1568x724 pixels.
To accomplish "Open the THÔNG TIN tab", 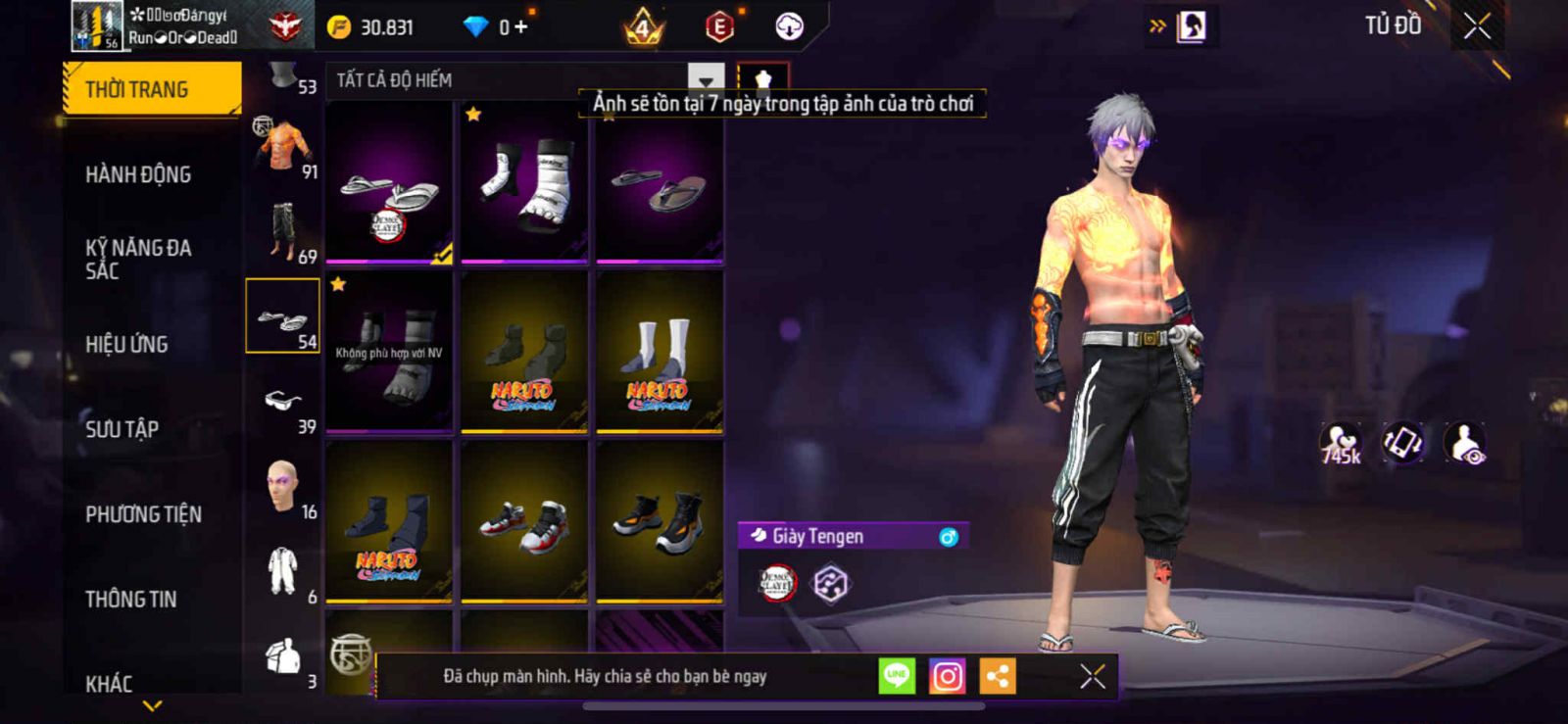I will pyautogui.click(x=130, y=599).
